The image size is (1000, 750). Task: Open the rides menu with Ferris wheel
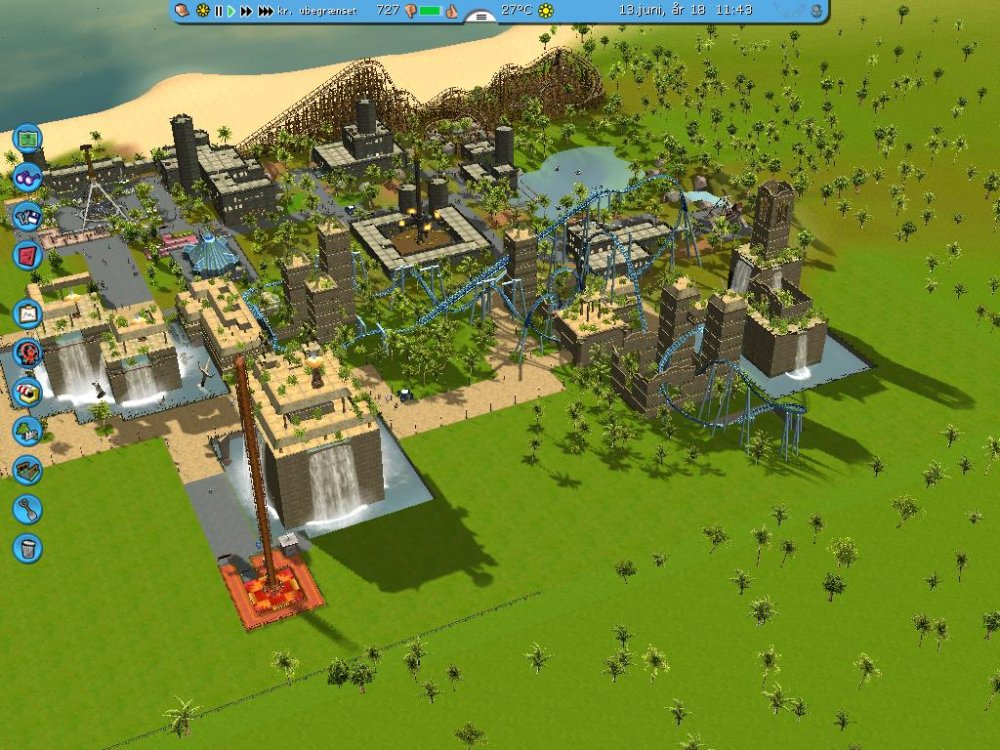coord(27,352)
